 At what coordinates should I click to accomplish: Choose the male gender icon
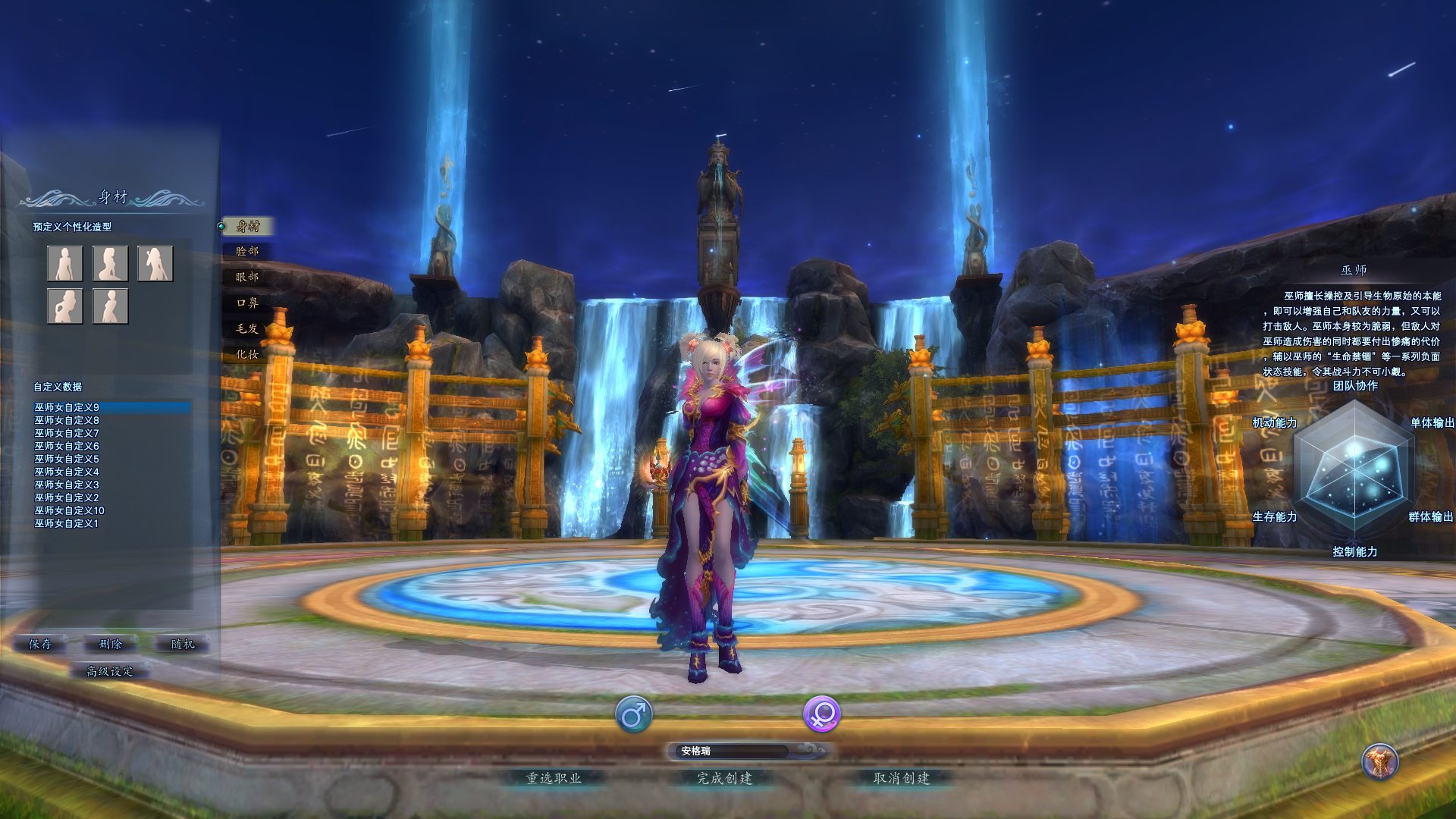(633, 714)
